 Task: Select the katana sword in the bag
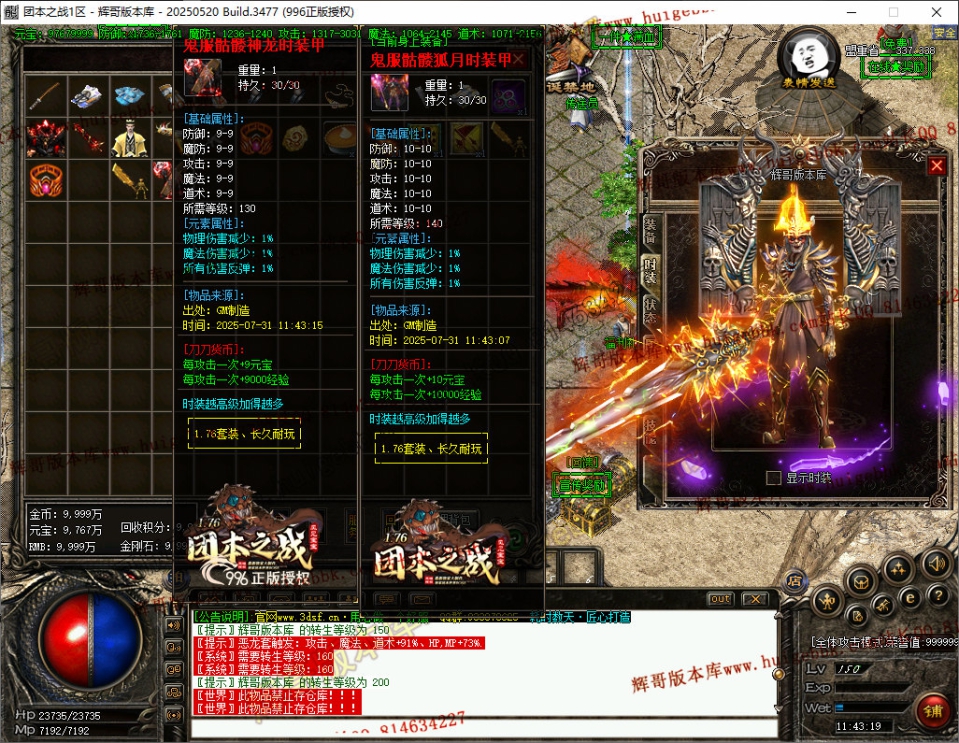point(44,96)
